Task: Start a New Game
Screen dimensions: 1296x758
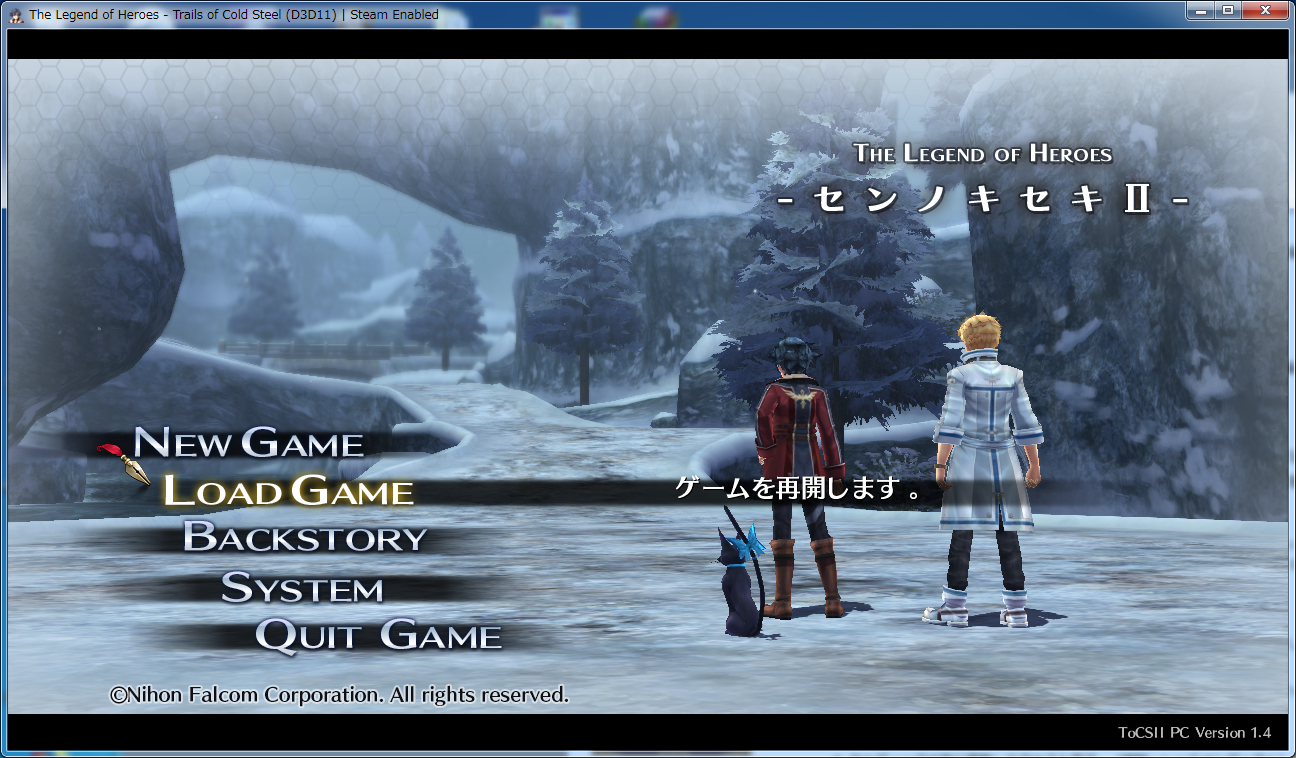Action: point(249,443)
